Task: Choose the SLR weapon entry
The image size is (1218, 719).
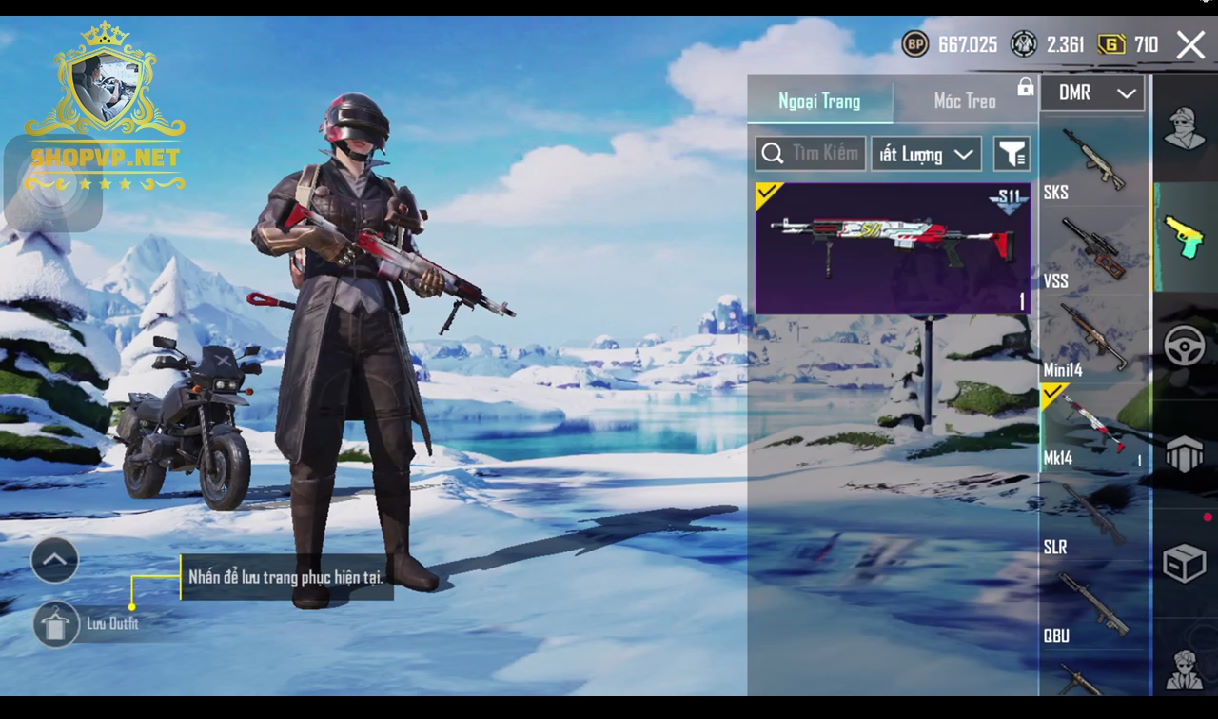Action: click(1094, 517)
